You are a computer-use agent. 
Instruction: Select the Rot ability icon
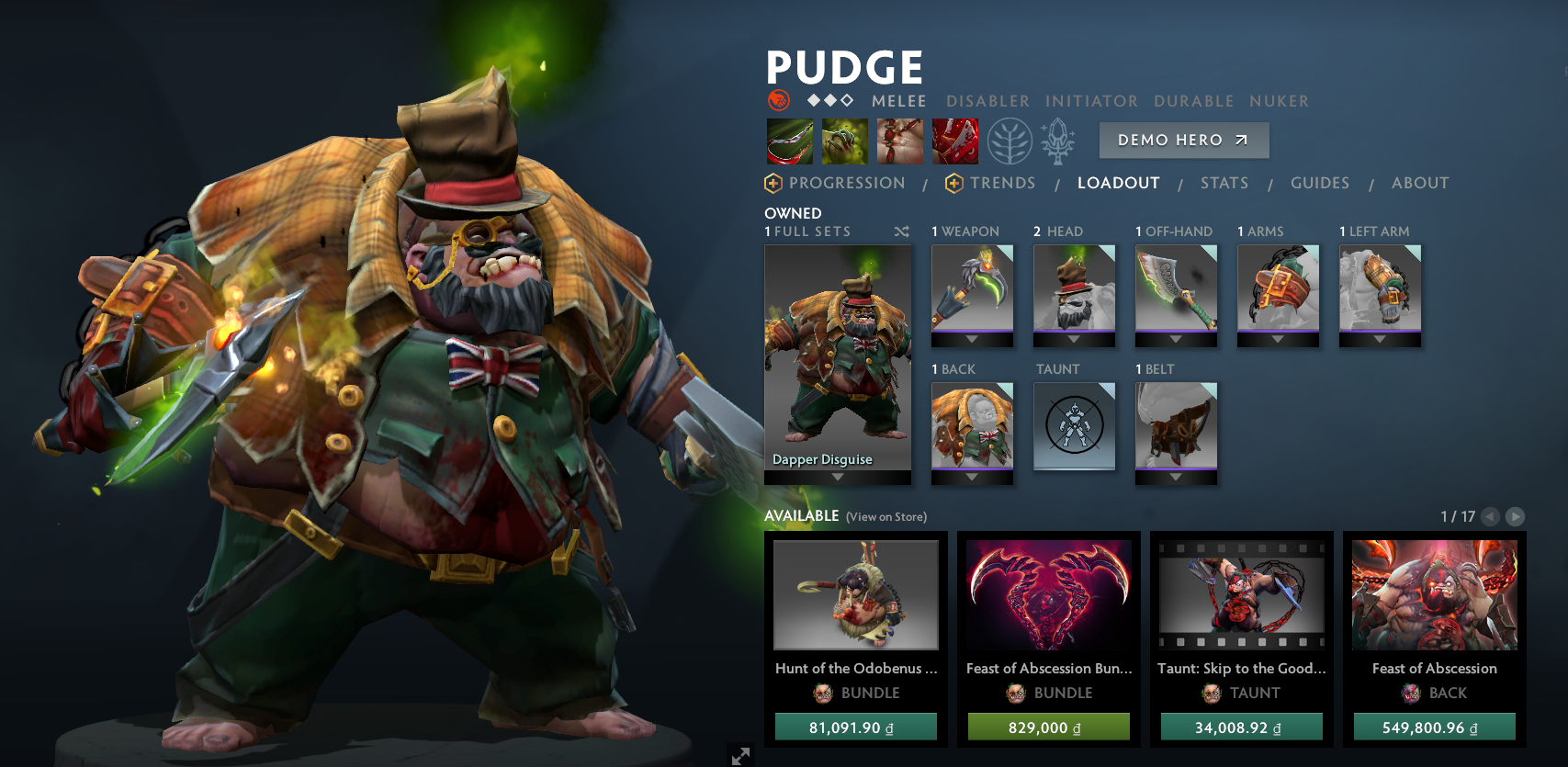[x=844, y=140]
